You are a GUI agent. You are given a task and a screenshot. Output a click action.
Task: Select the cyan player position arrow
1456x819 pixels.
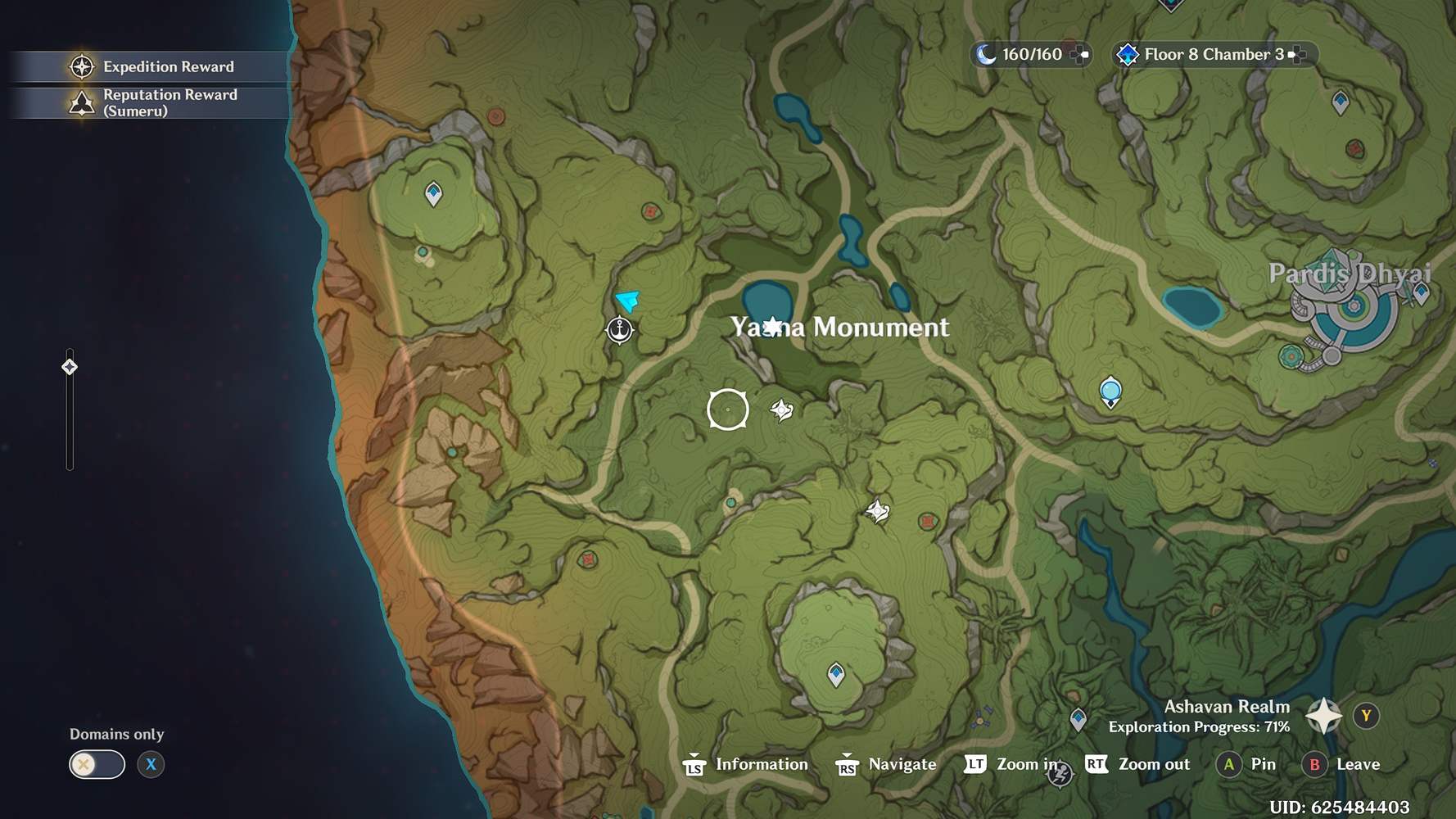point(628,302)
